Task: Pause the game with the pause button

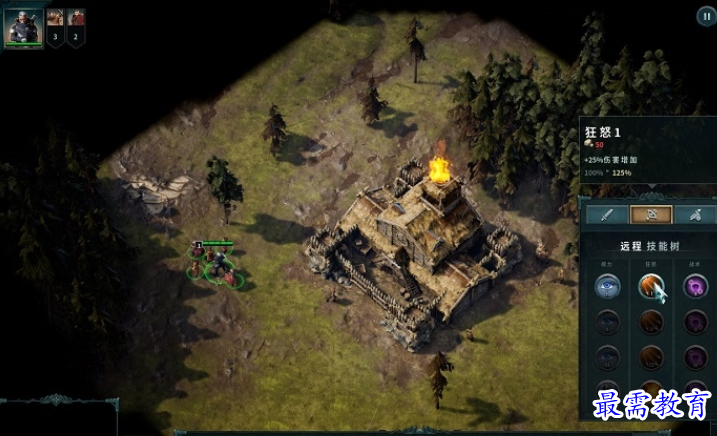Action: coord(705,16)
